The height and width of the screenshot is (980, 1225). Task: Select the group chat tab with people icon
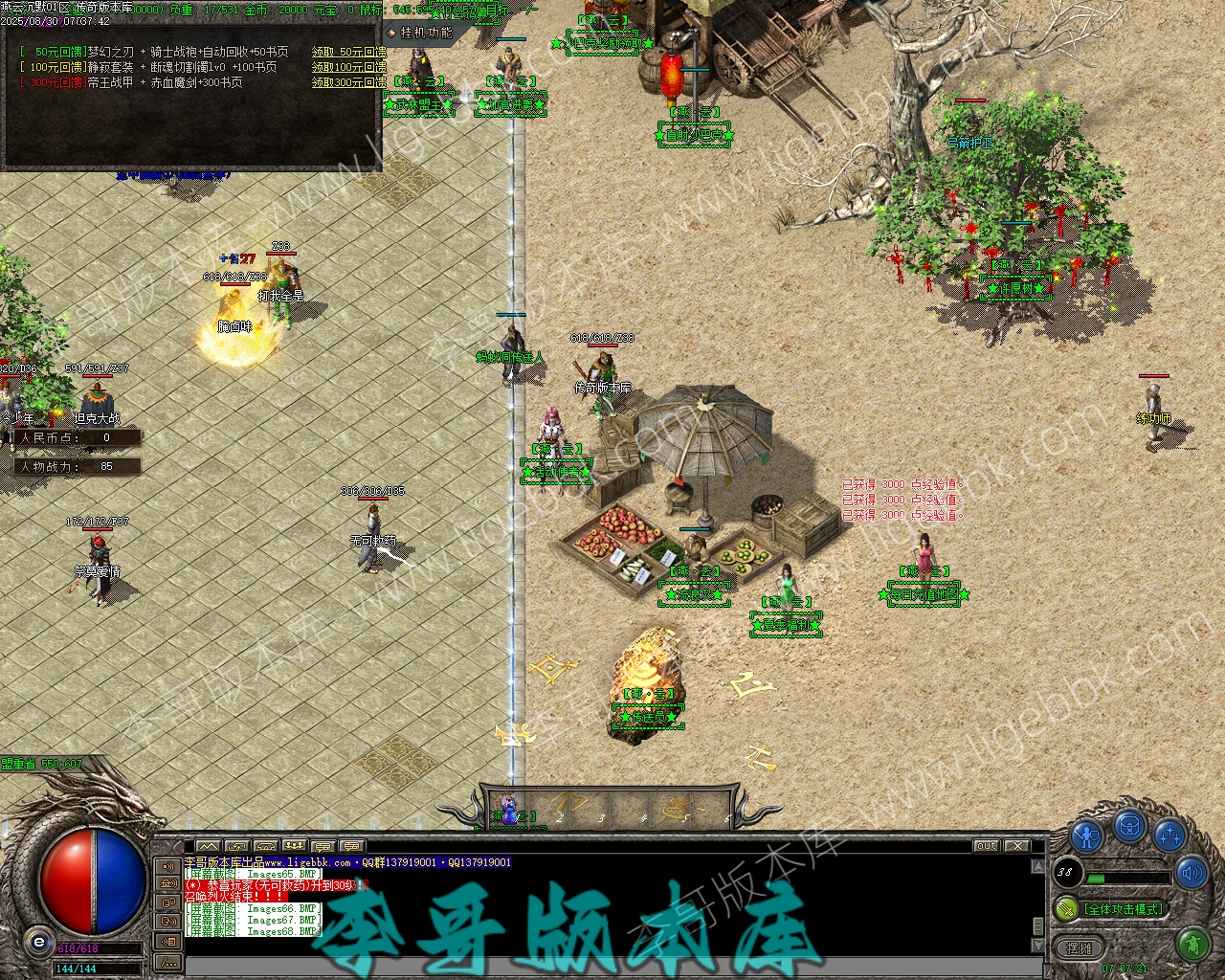click(294, 846)
